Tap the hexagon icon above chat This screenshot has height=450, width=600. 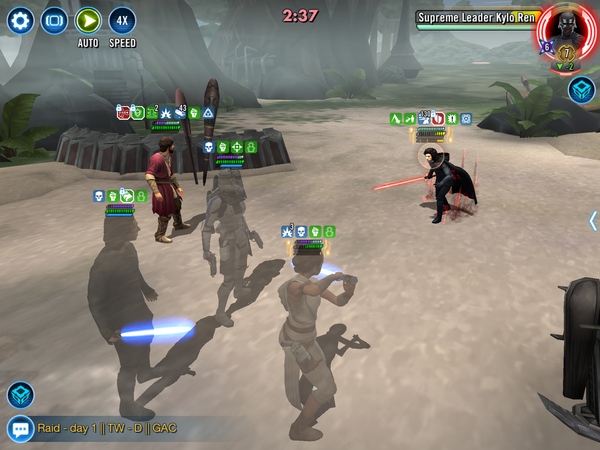[x=20, y=395]
